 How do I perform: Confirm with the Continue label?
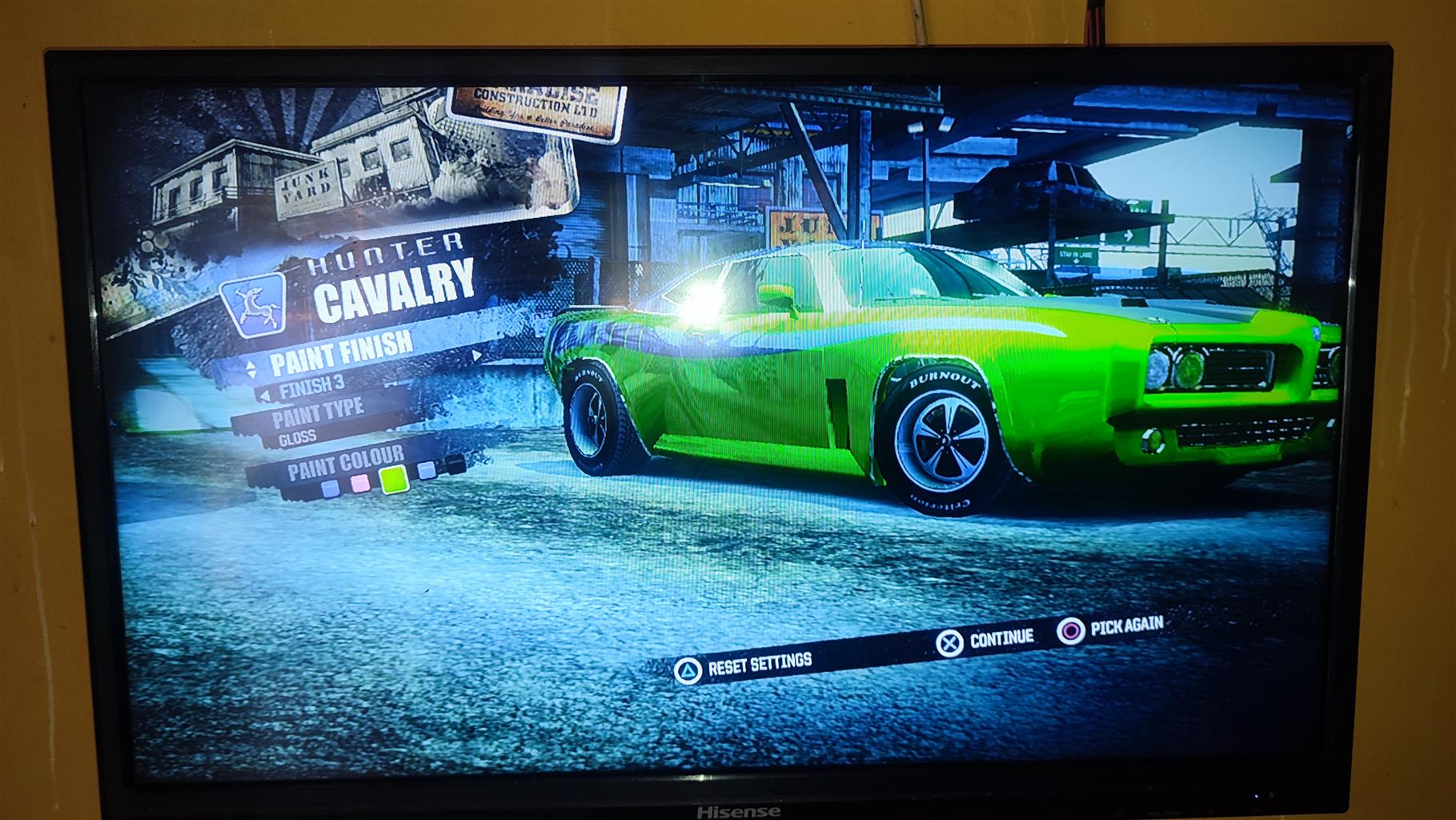(1001, 638)
